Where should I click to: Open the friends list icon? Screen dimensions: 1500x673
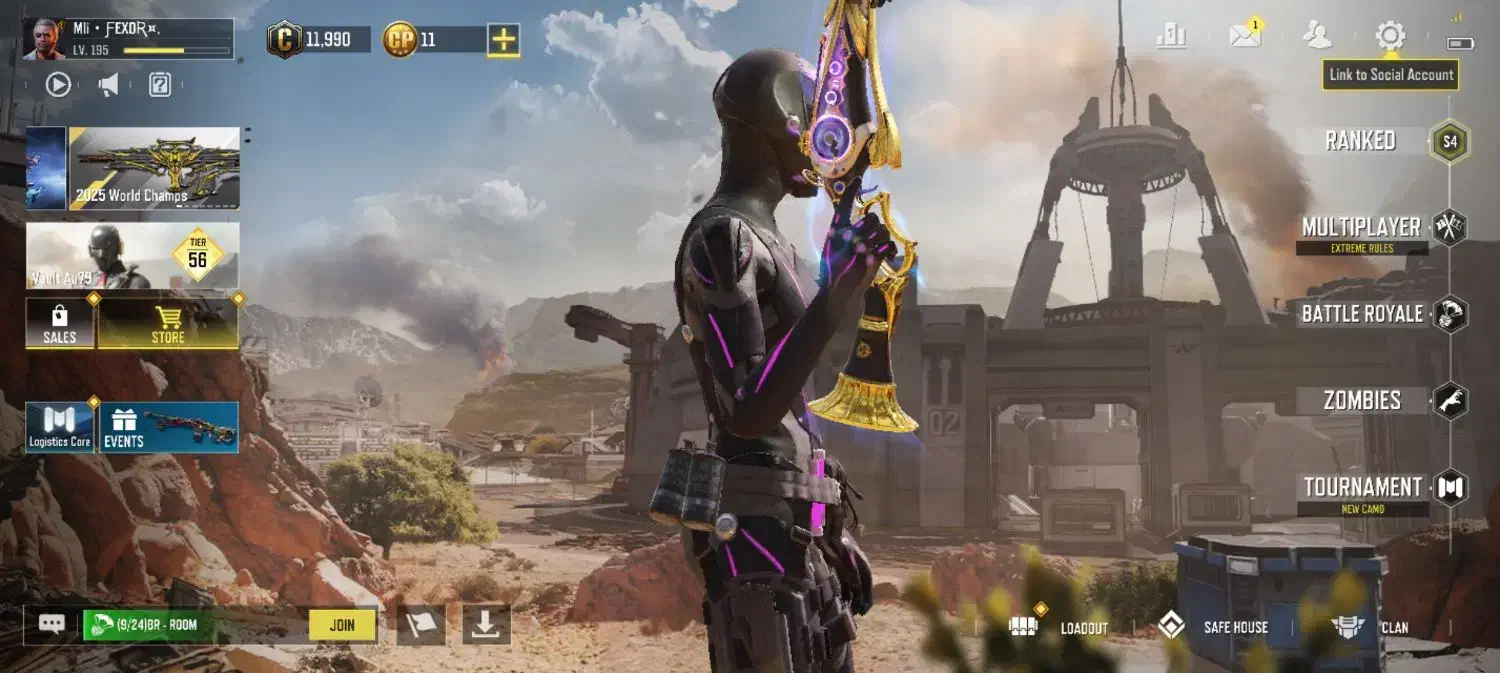[1317, 37]
